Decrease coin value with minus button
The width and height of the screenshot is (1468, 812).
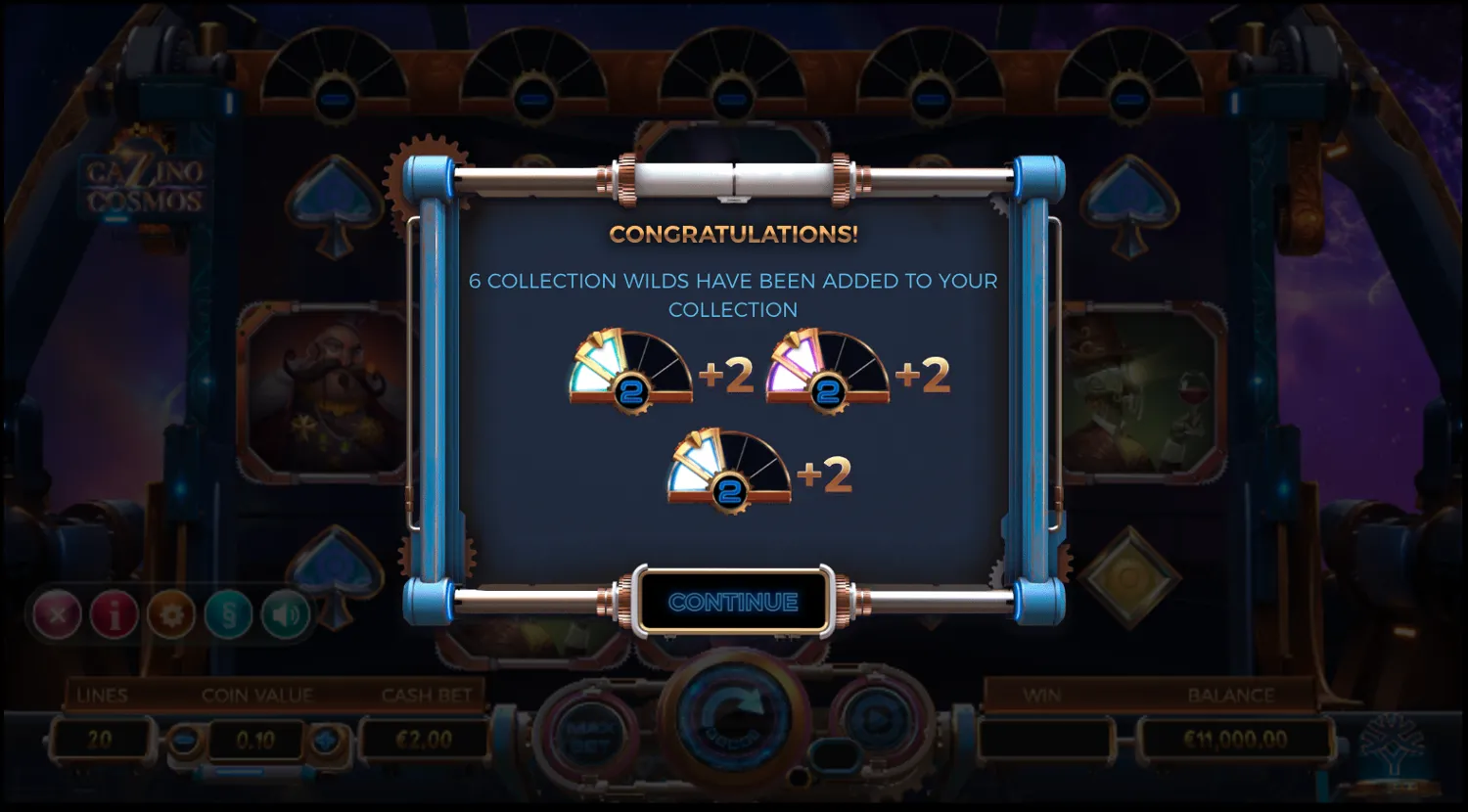click(x=185, y=741)
